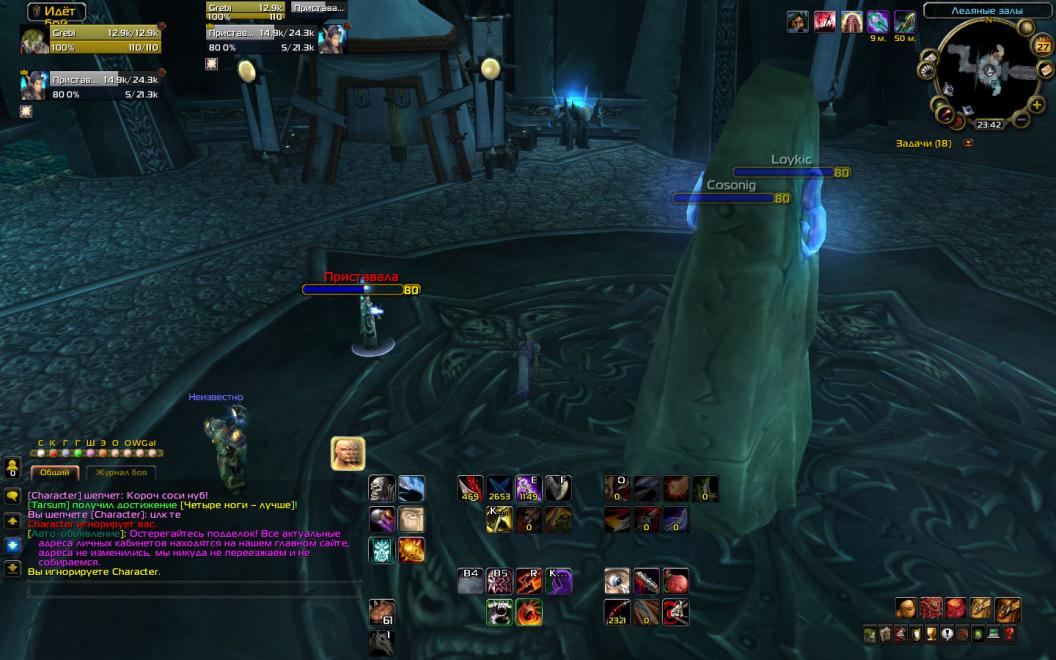Activate the red apple item slot
Screen dimensions: 1056x660
[x=676, y=581]
